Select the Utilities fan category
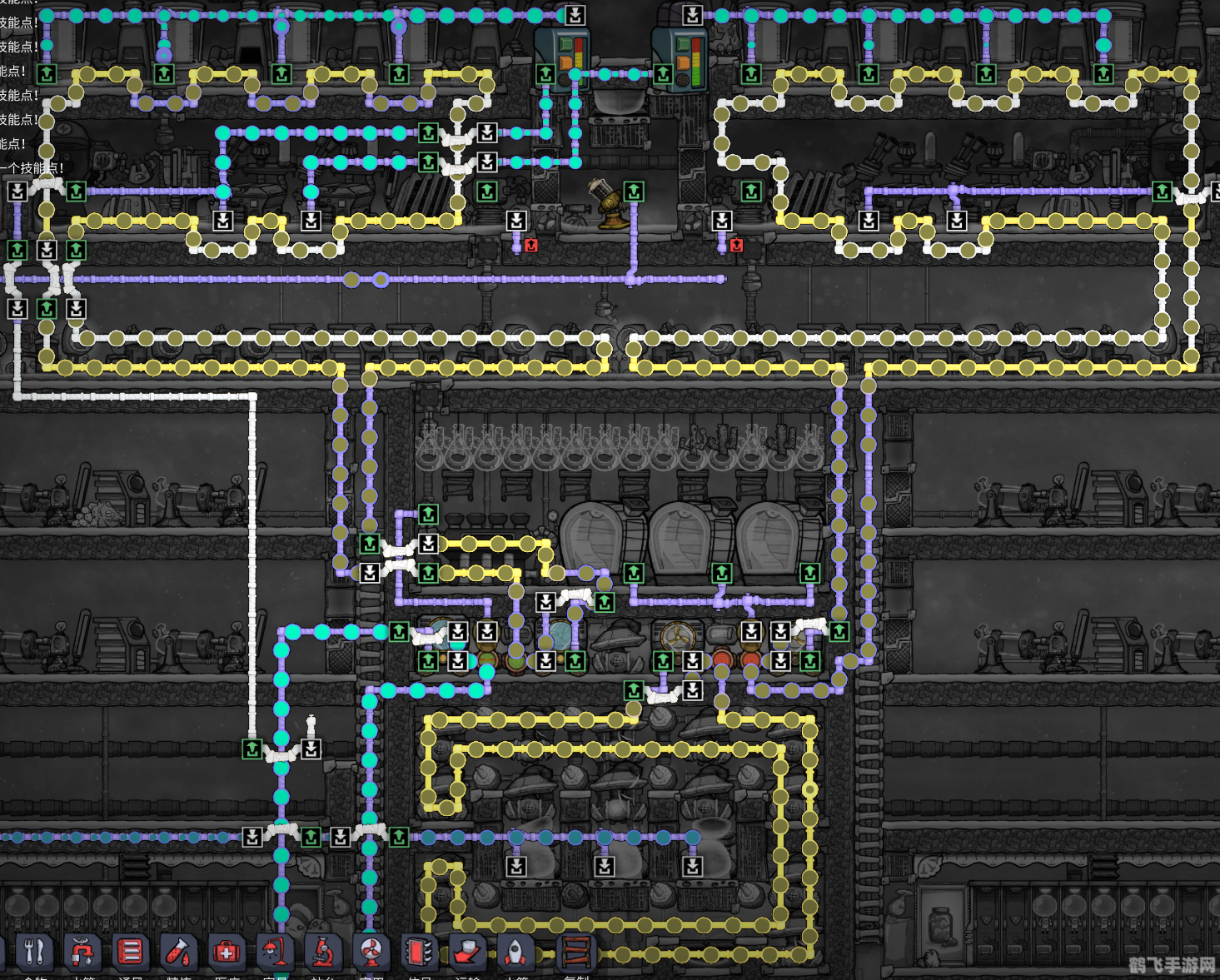Viewport: 1220px width, 980px height. 371,951
